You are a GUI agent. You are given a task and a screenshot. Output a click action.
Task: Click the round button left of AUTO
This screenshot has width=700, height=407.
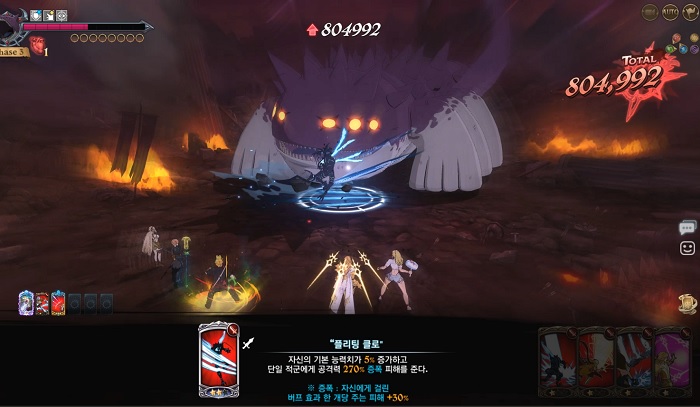(651, 12)
